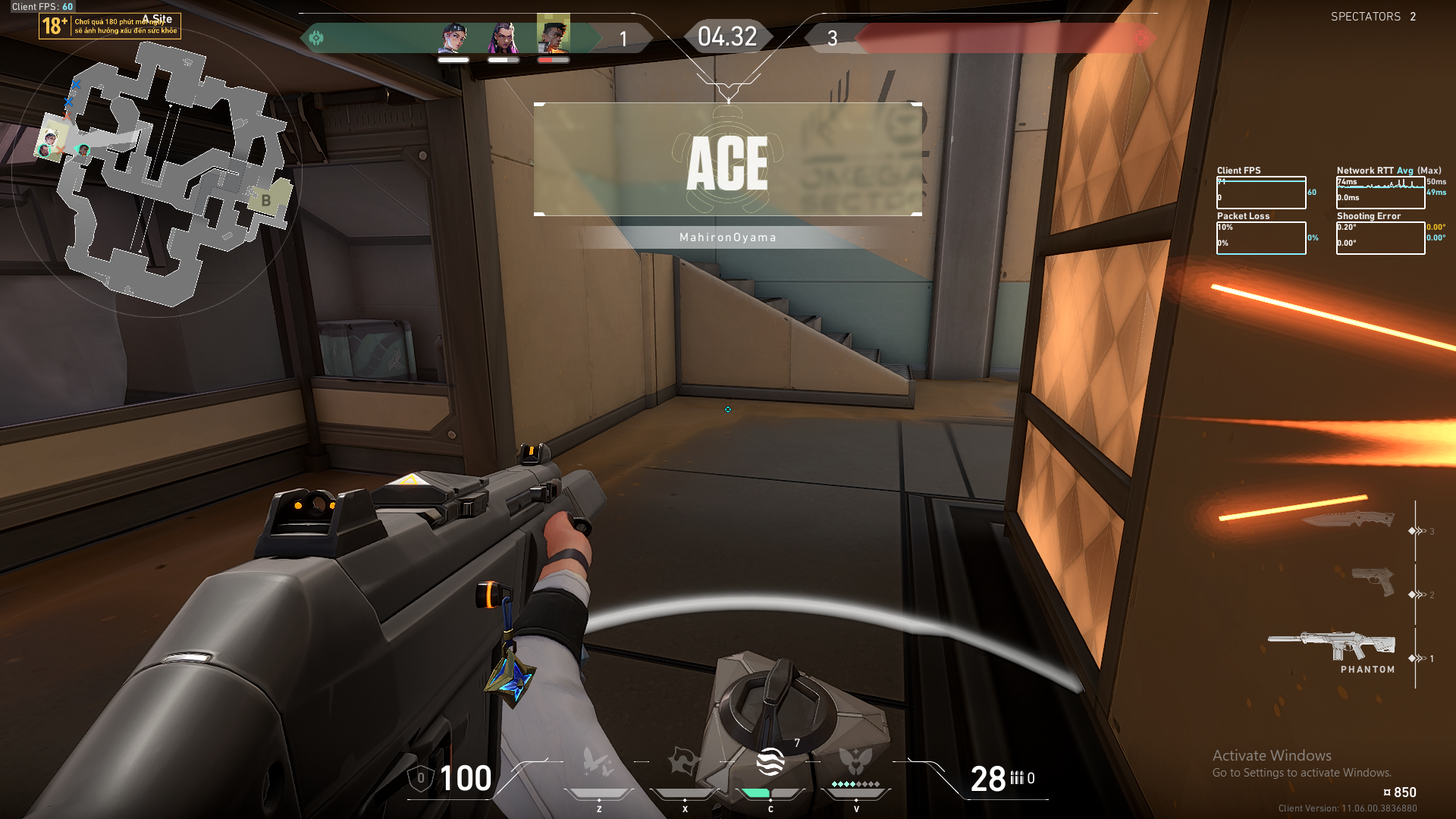Select the highlighted Phoenix portrait

554,34
